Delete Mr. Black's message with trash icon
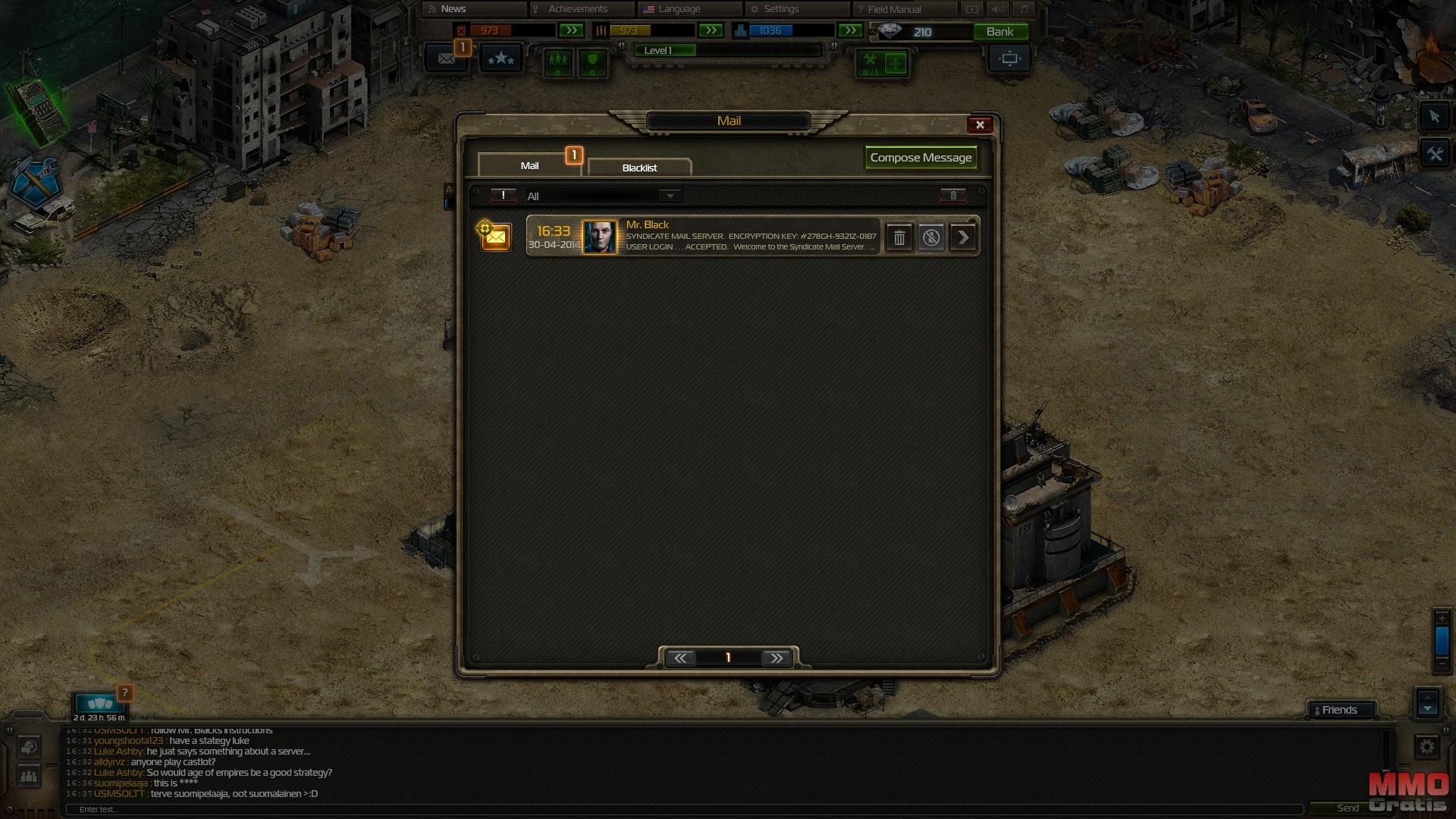Viewport: 1456px width, 819px height. [899, 238]
